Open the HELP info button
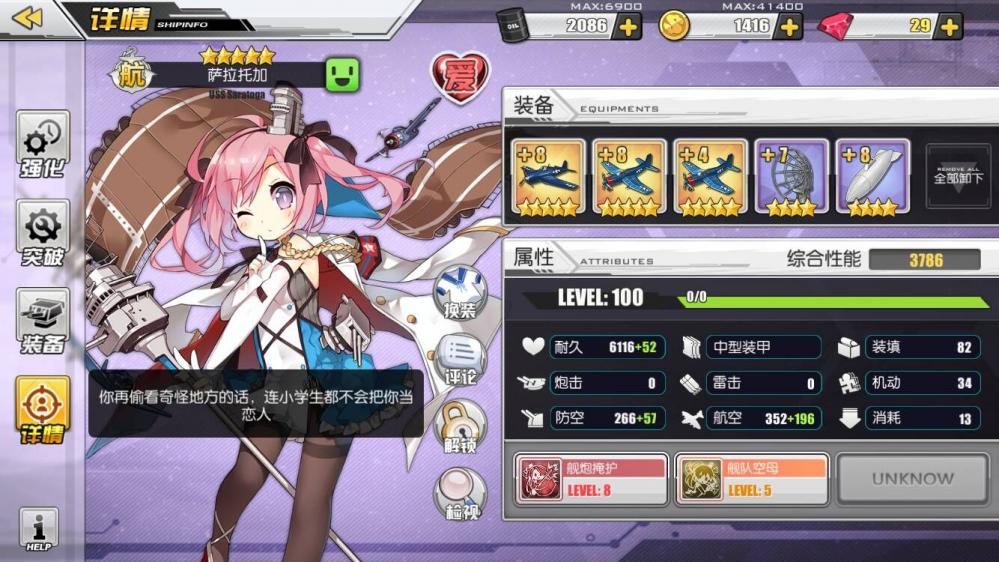 [39, 530]
